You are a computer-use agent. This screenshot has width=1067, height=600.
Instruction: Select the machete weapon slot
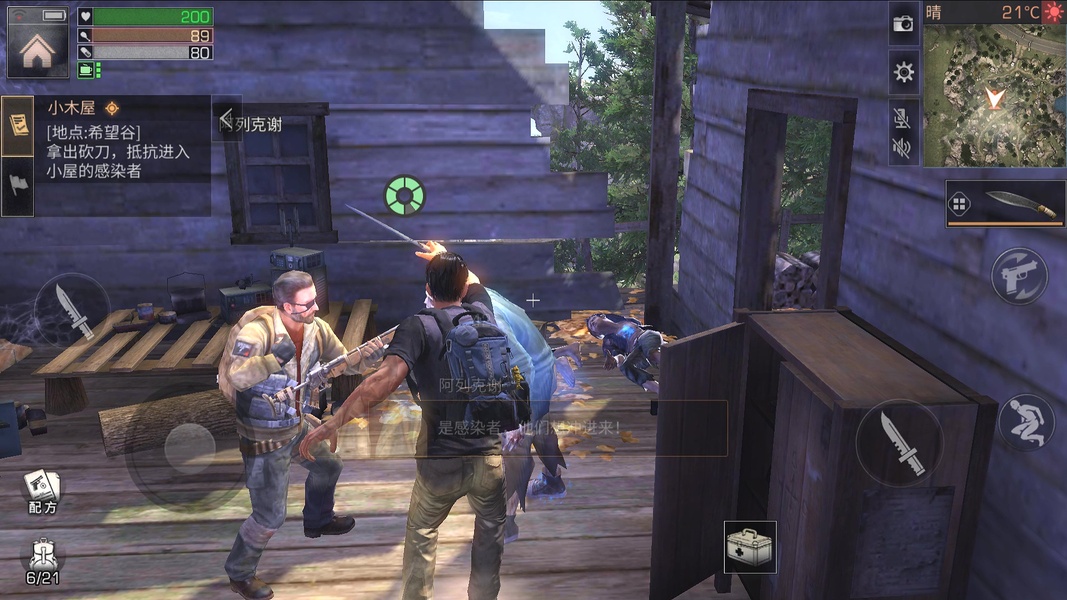[x=1005, y=204]
